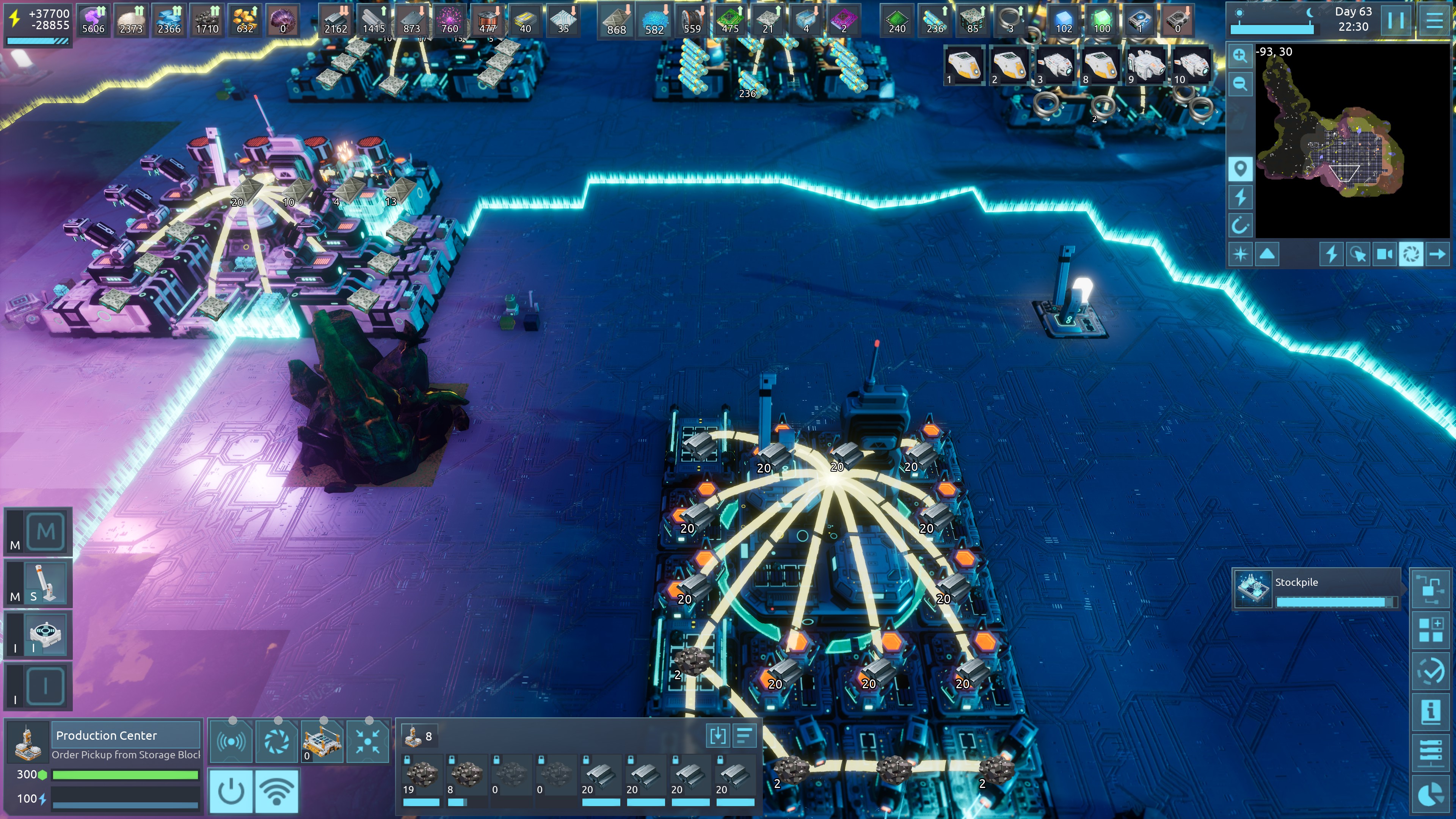Image resolution: width=1456 pixels, height=819 pixels.
Task: Toggle the Production Center power button
Action: (231, 791)
